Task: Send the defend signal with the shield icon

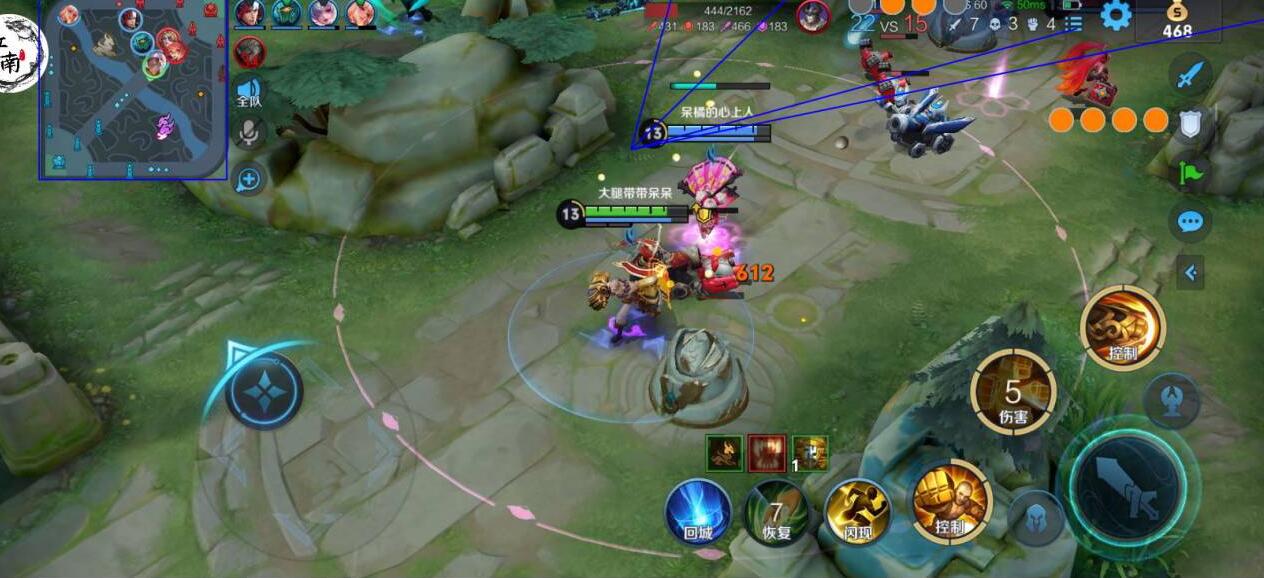Action: [x=1190, y=123]
